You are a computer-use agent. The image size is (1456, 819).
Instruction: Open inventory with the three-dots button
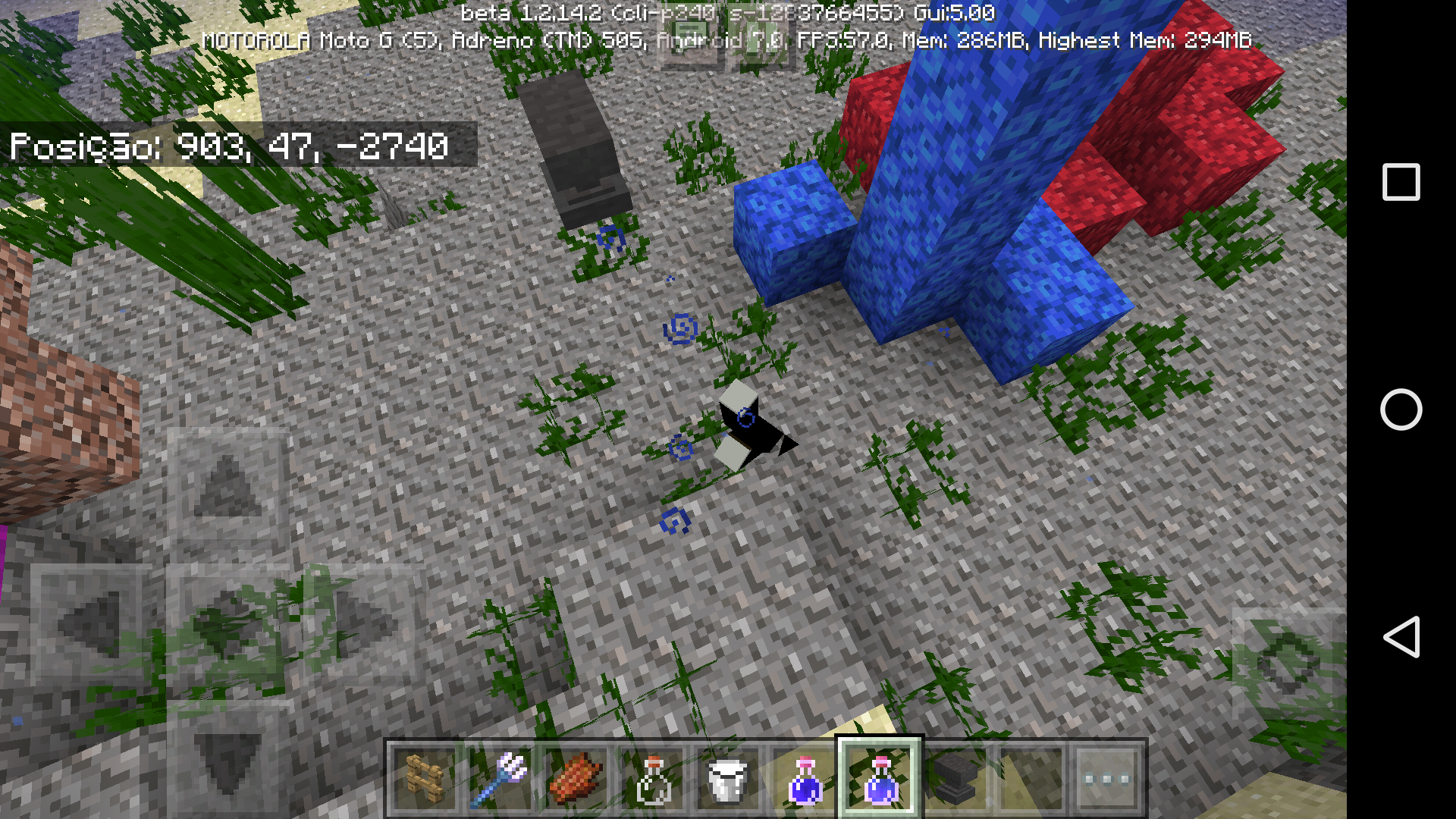(x=1107, y=779)
